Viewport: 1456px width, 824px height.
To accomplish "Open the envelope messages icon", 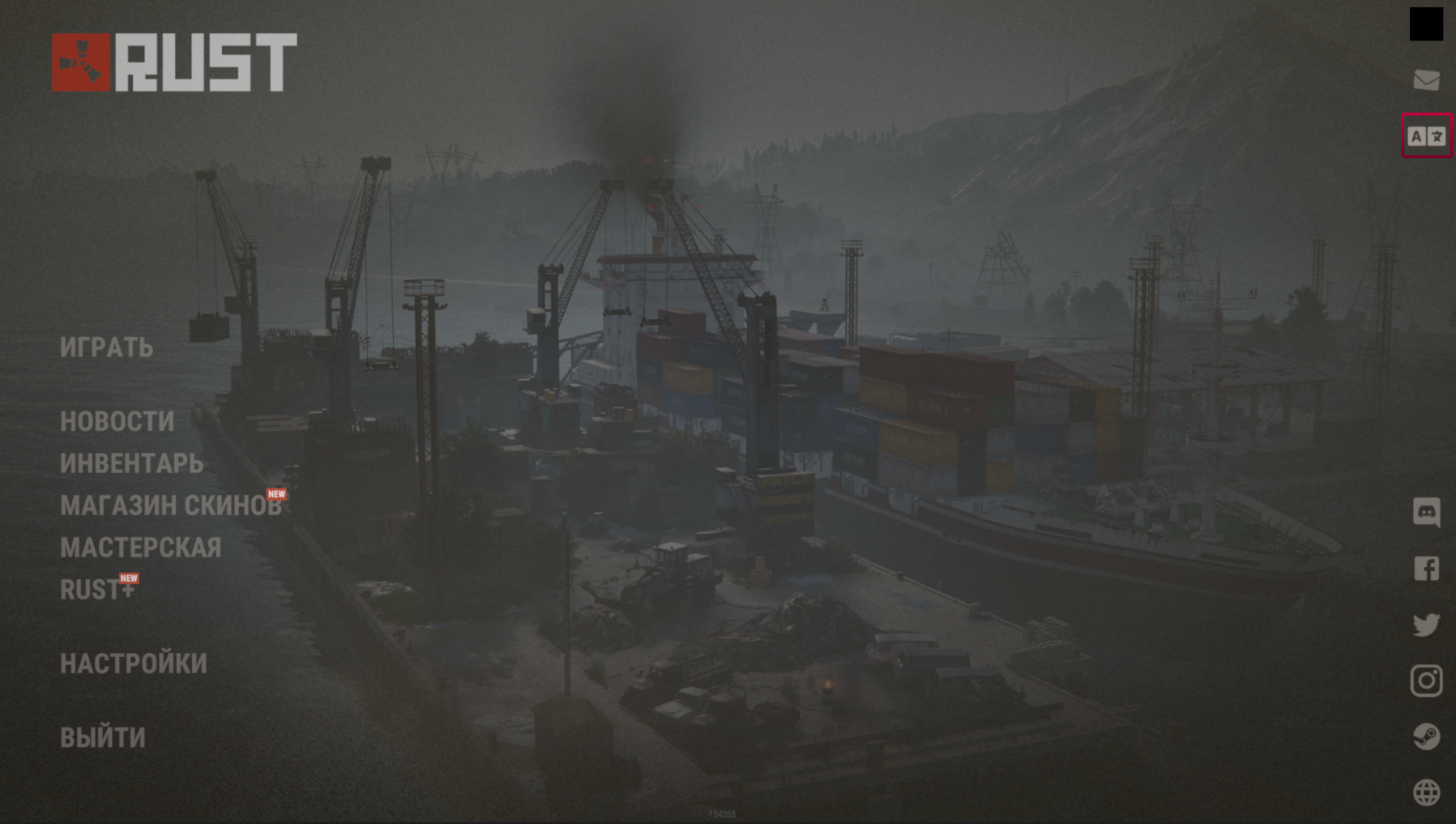I will pyautogui.click(x=1426, y=80).
